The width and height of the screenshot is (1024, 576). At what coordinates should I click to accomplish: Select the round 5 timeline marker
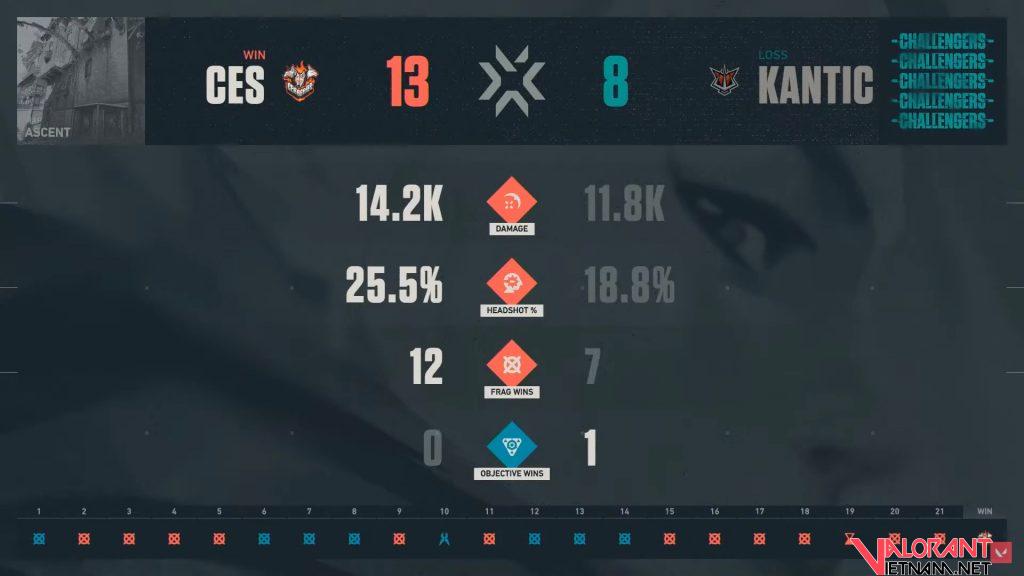pos(219,539)
